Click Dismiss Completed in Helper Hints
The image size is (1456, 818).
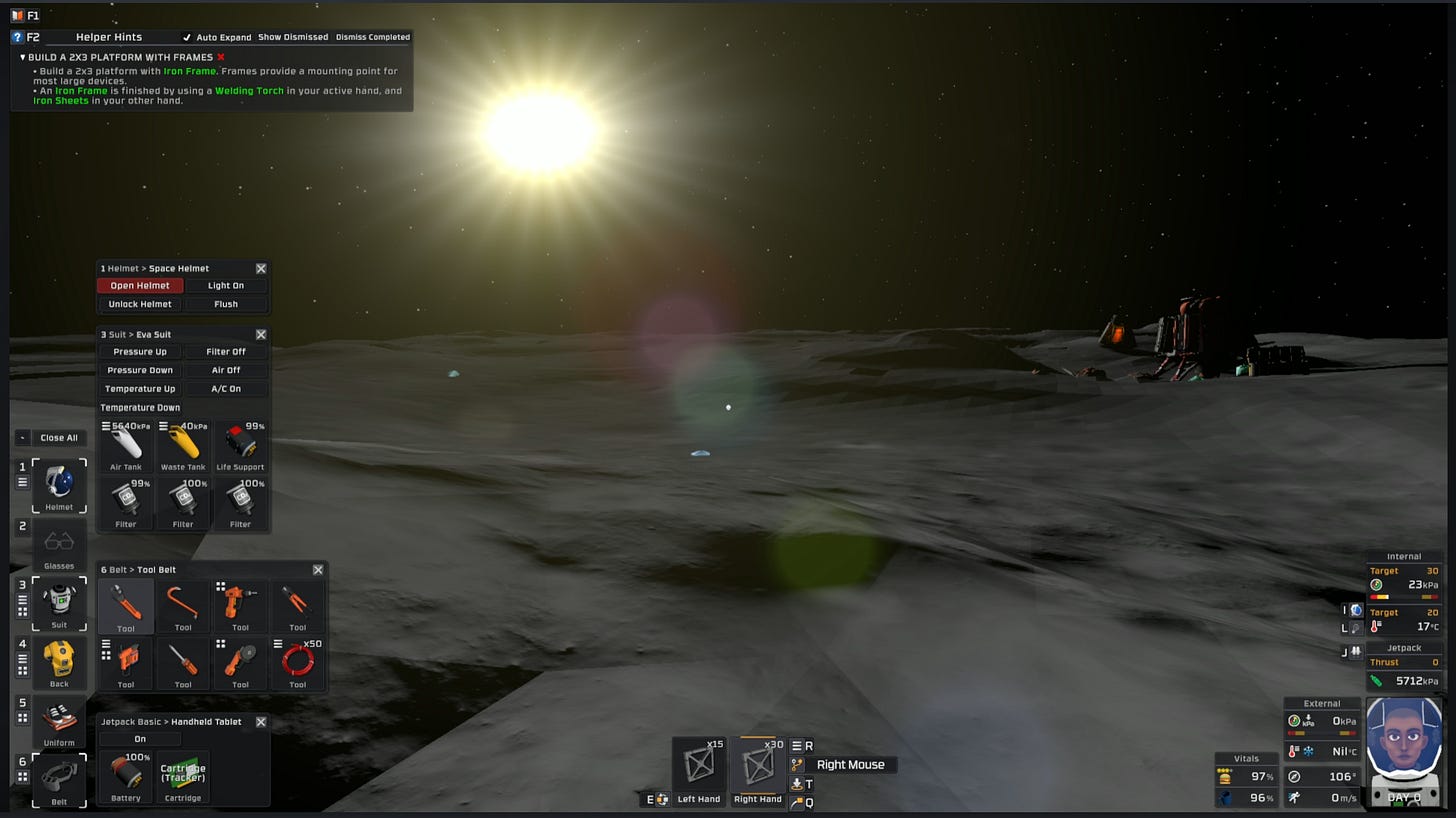373,36
